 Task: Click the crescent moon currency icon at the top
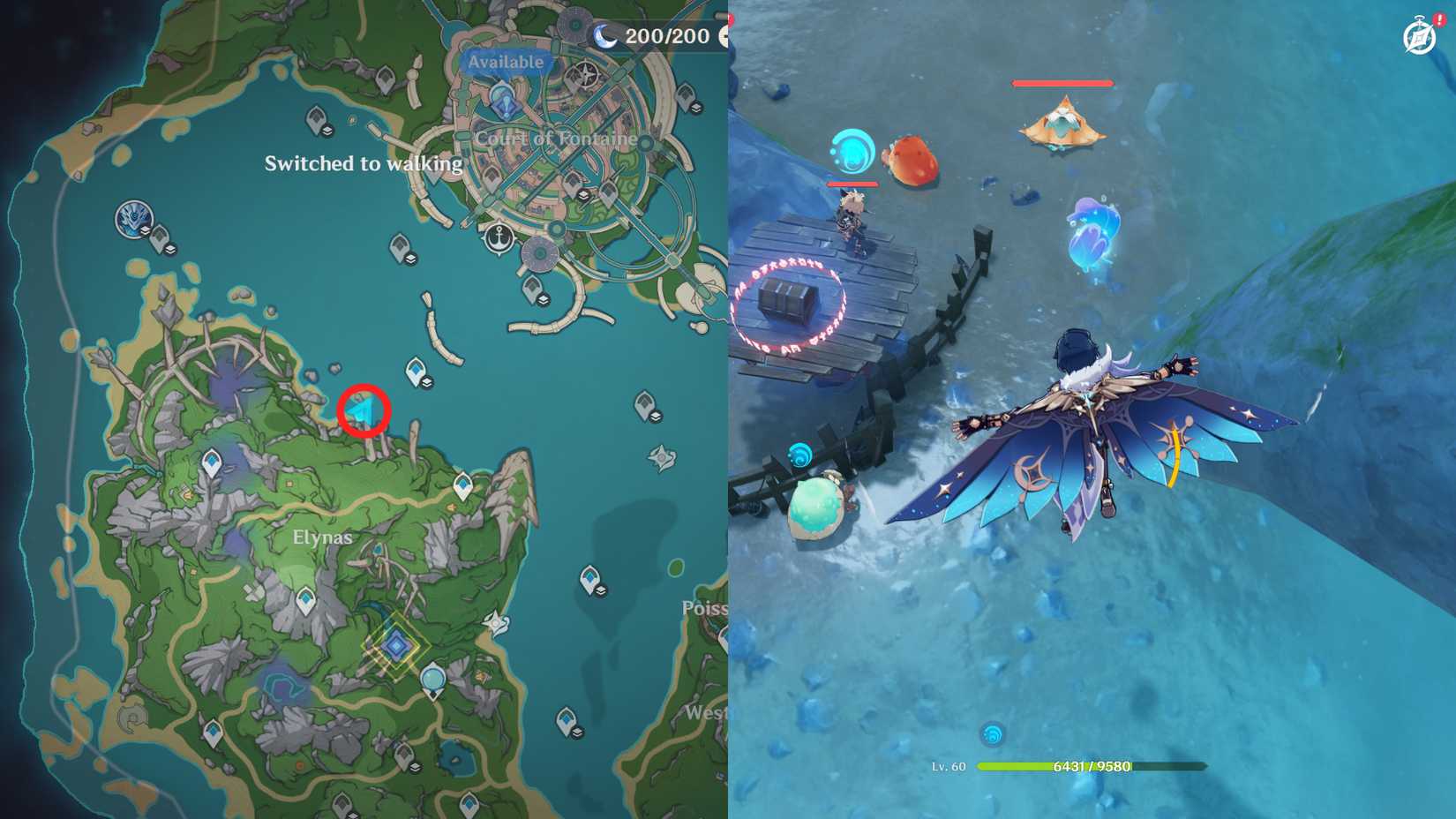[604, 35]
